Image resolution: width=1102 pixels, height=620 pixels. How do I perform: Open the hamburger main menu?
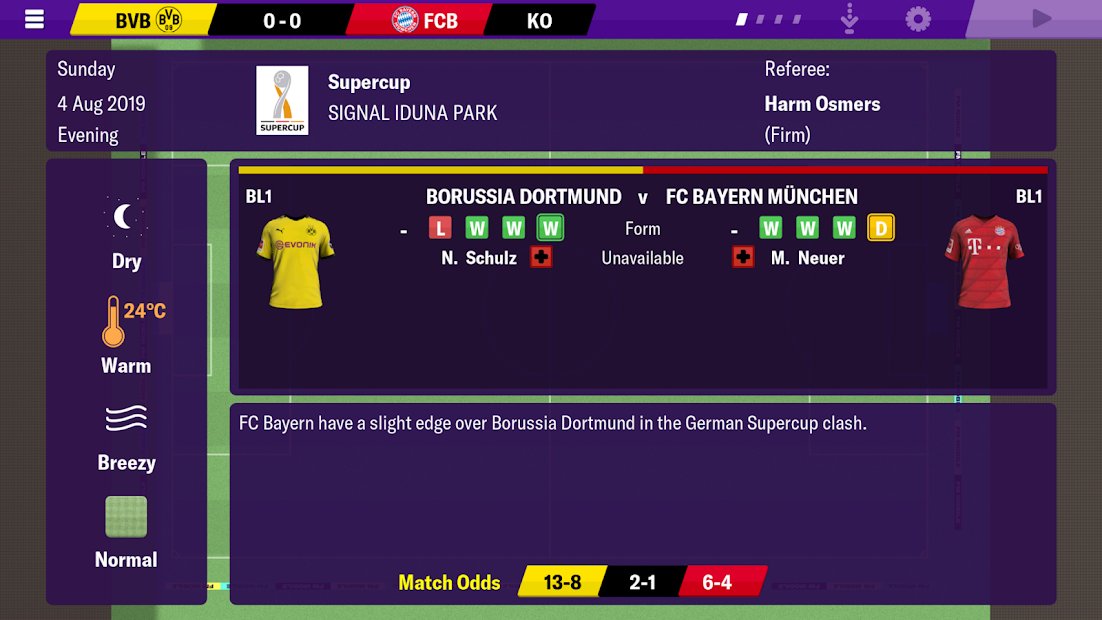click(x=34, y=19)
